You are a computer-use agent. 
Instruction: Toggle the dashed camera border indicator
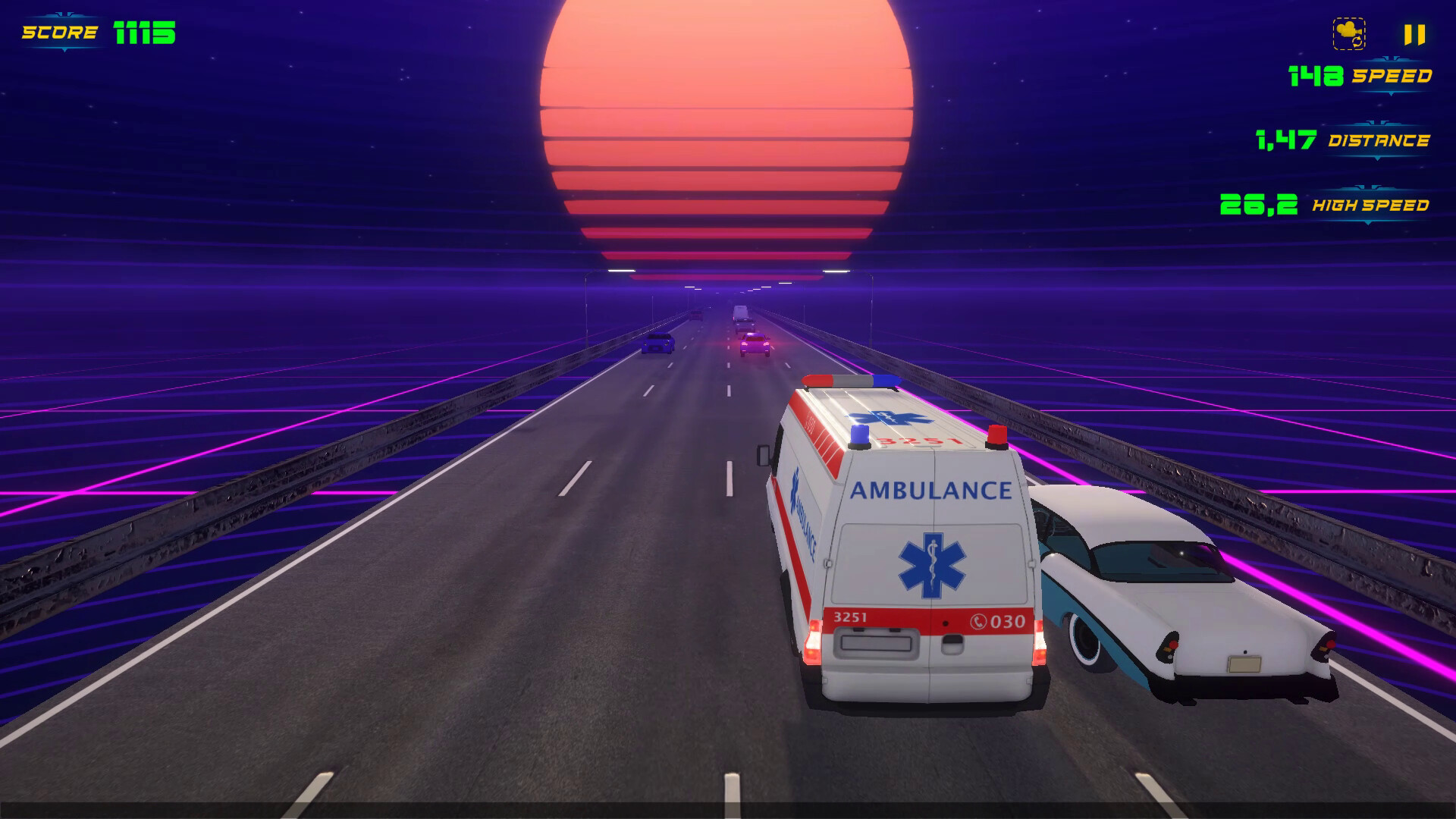[x=1349, y=33]
